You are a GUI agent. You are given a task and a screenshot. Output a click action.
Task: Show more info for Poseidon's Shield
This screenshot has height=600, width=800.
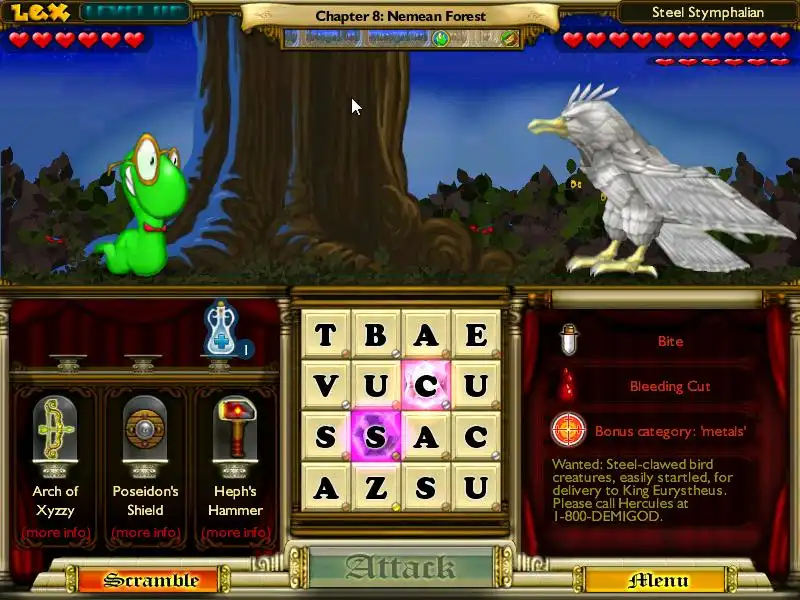[145, 532]
